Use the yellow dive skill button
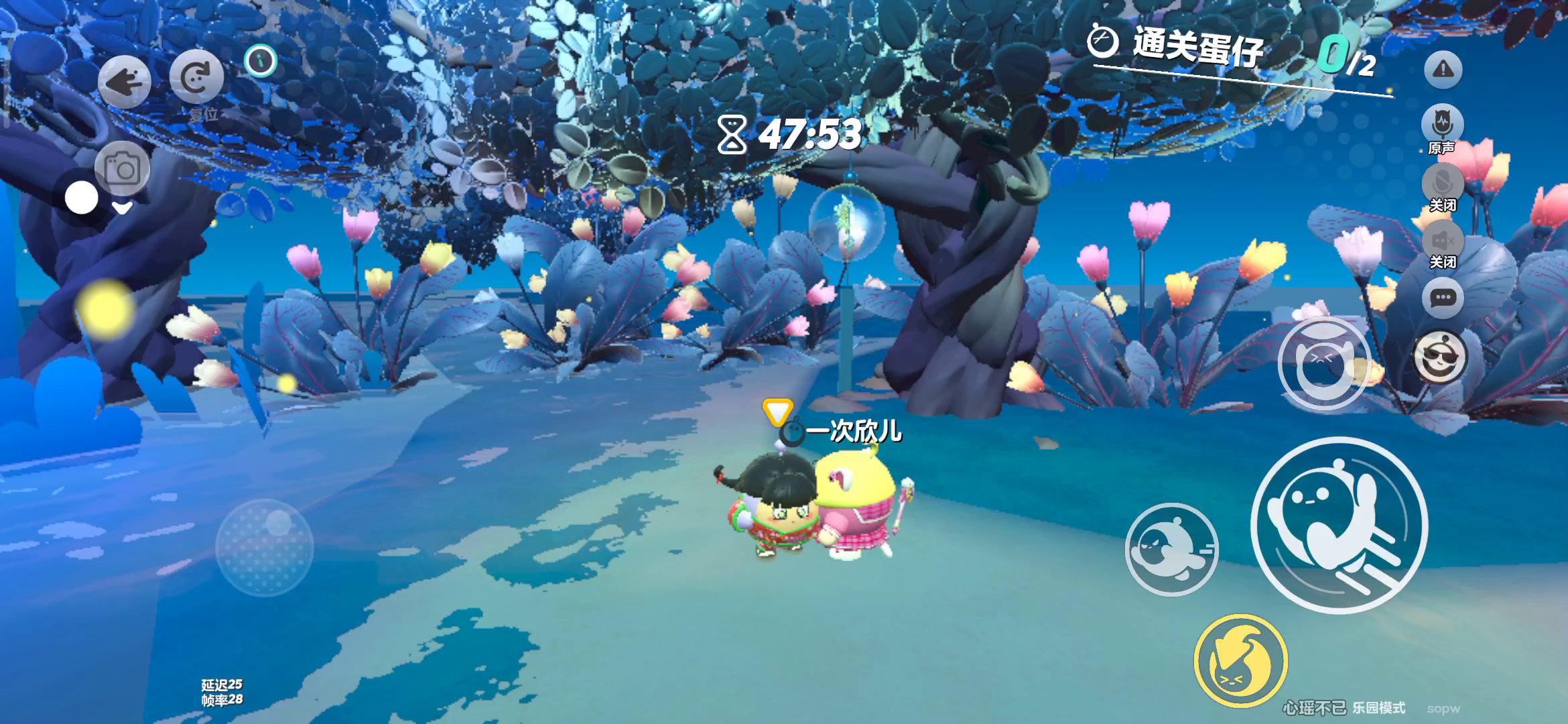 (x=1240, y=661)
